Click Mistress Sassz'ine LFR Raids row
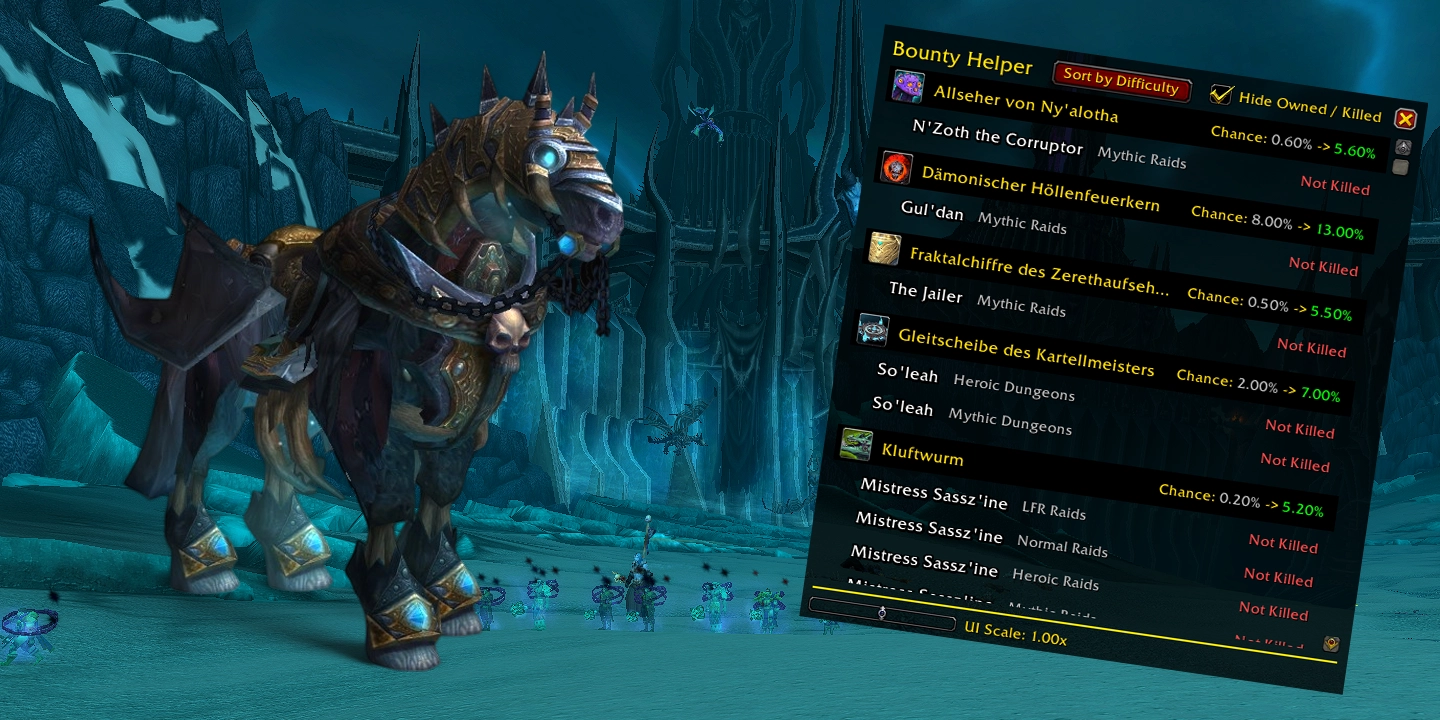The image size is (1440, 720). coord(972,499)
